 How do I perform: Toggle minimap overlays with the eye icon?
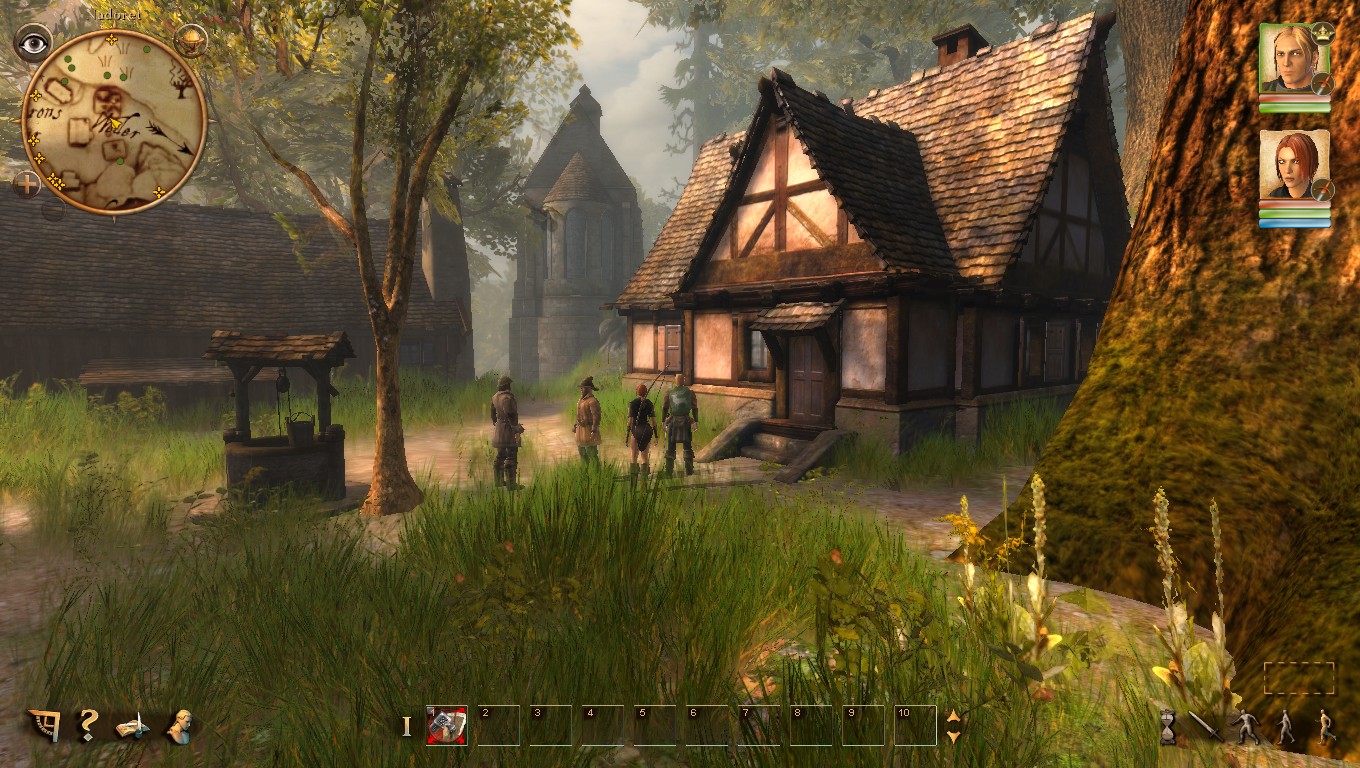(33, 42)
